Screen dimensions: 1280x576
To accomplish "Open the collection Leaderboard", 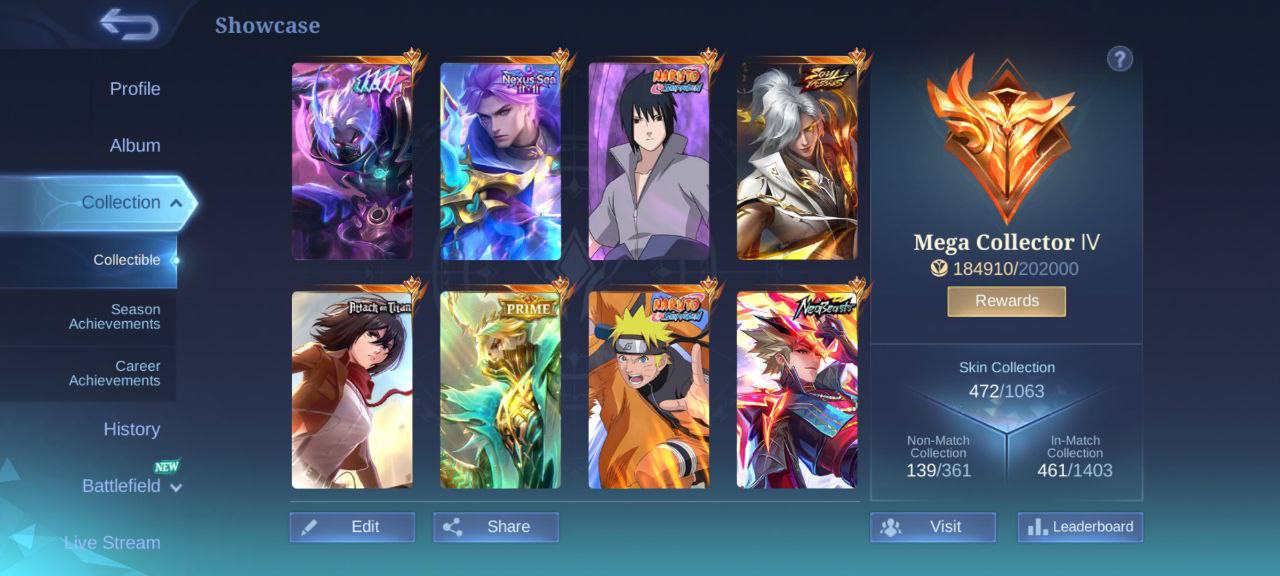I will pyautogui.click(x=1080, y=527).
